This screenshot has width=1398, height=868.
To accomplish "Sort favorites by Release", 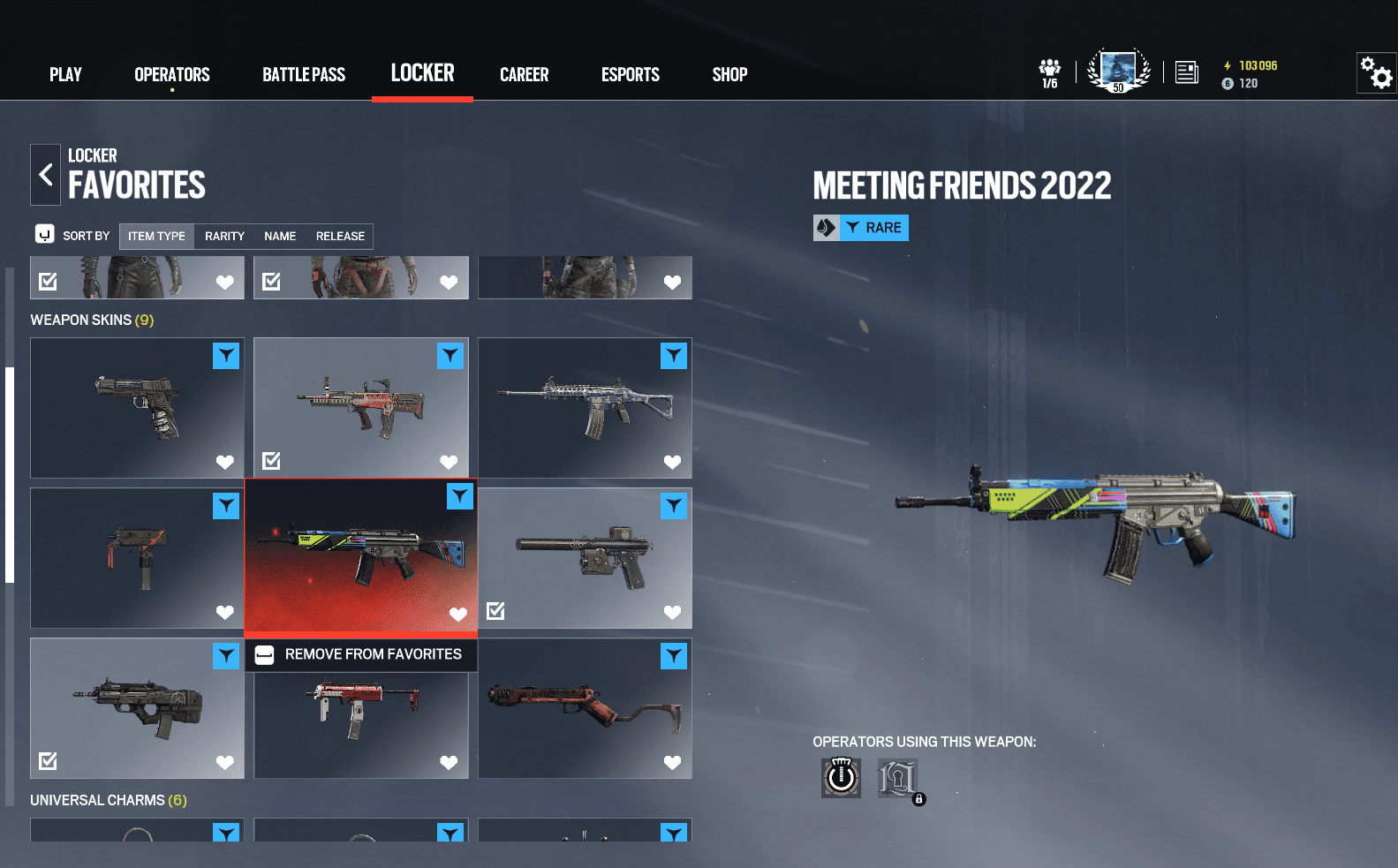I will (340, 237).
